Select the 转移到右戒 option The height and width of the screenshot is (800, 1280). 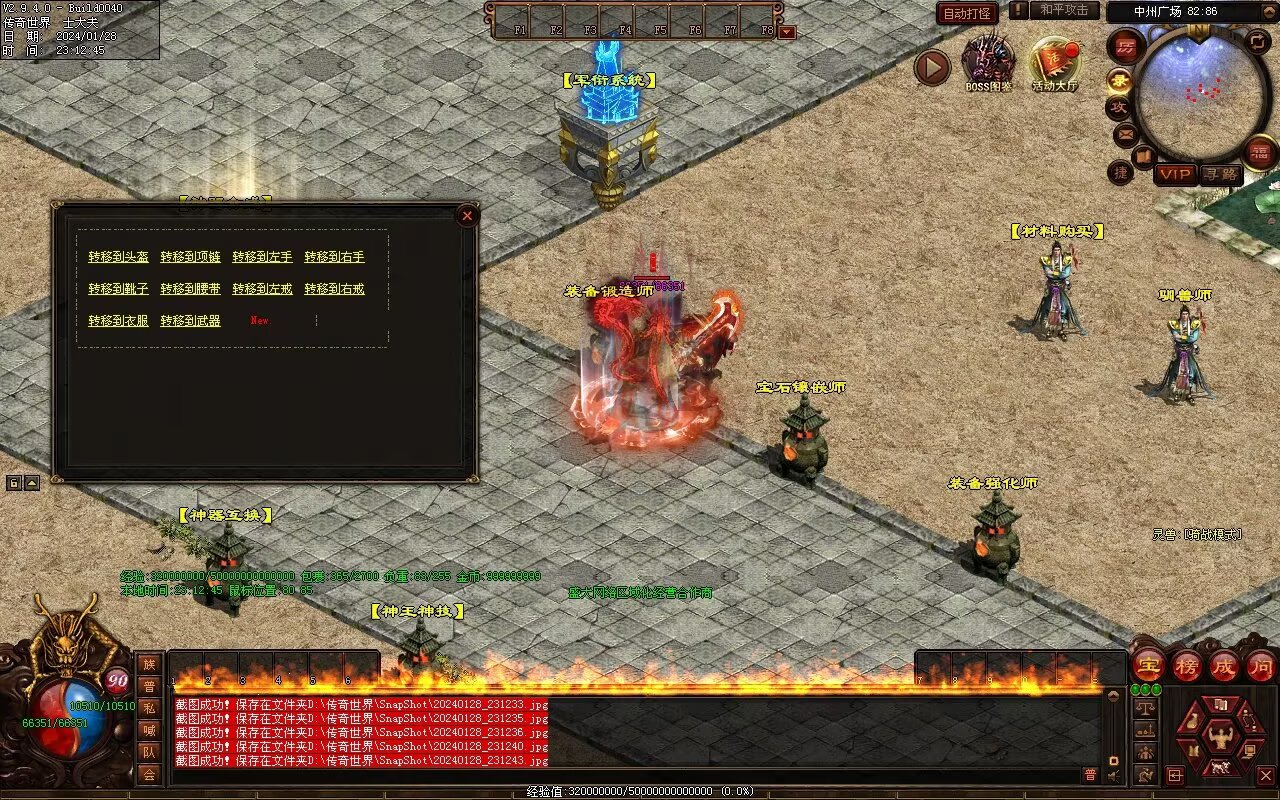click(334, 289)
